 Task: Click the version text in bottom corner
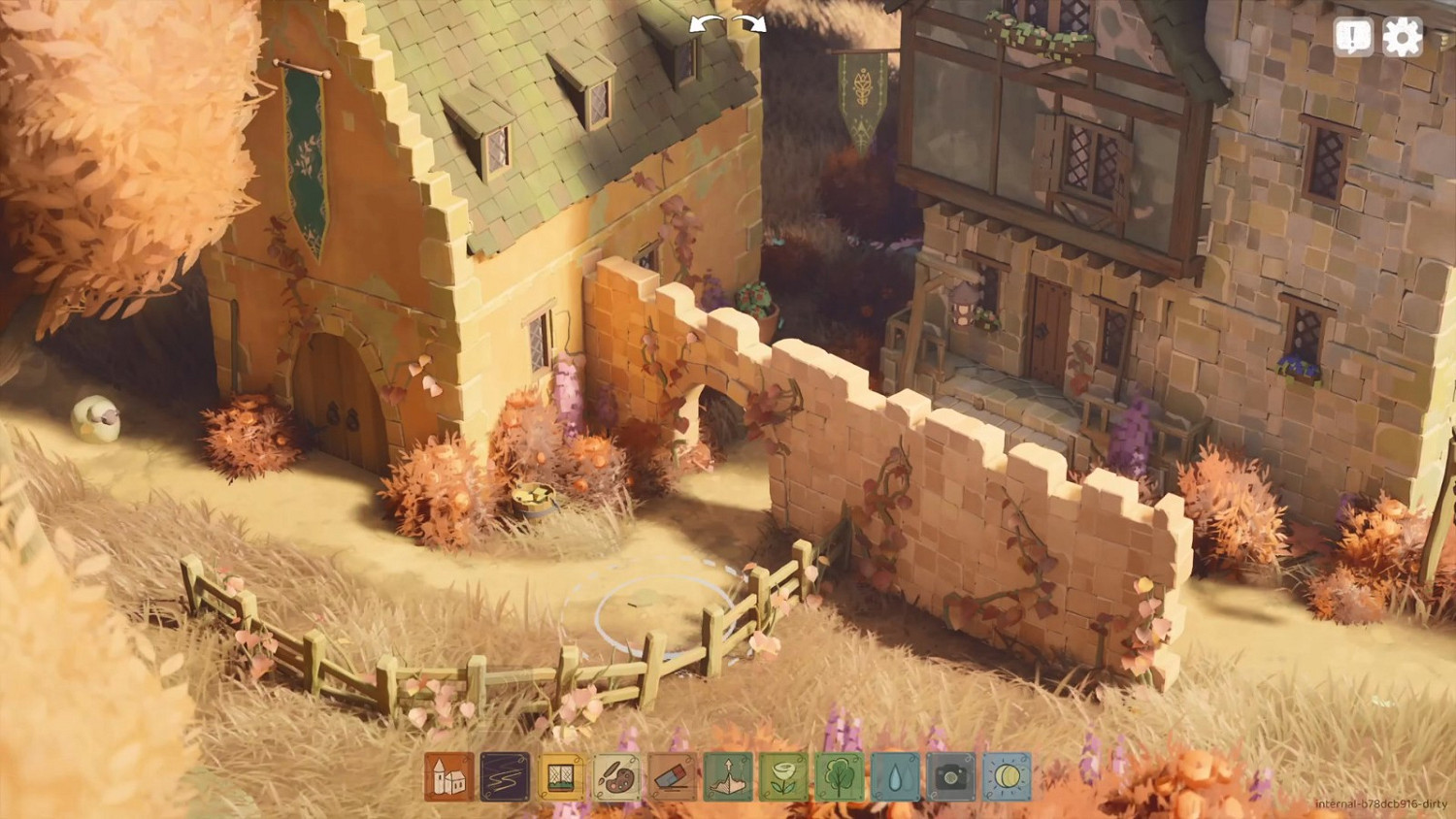(x=1378, y=803)
